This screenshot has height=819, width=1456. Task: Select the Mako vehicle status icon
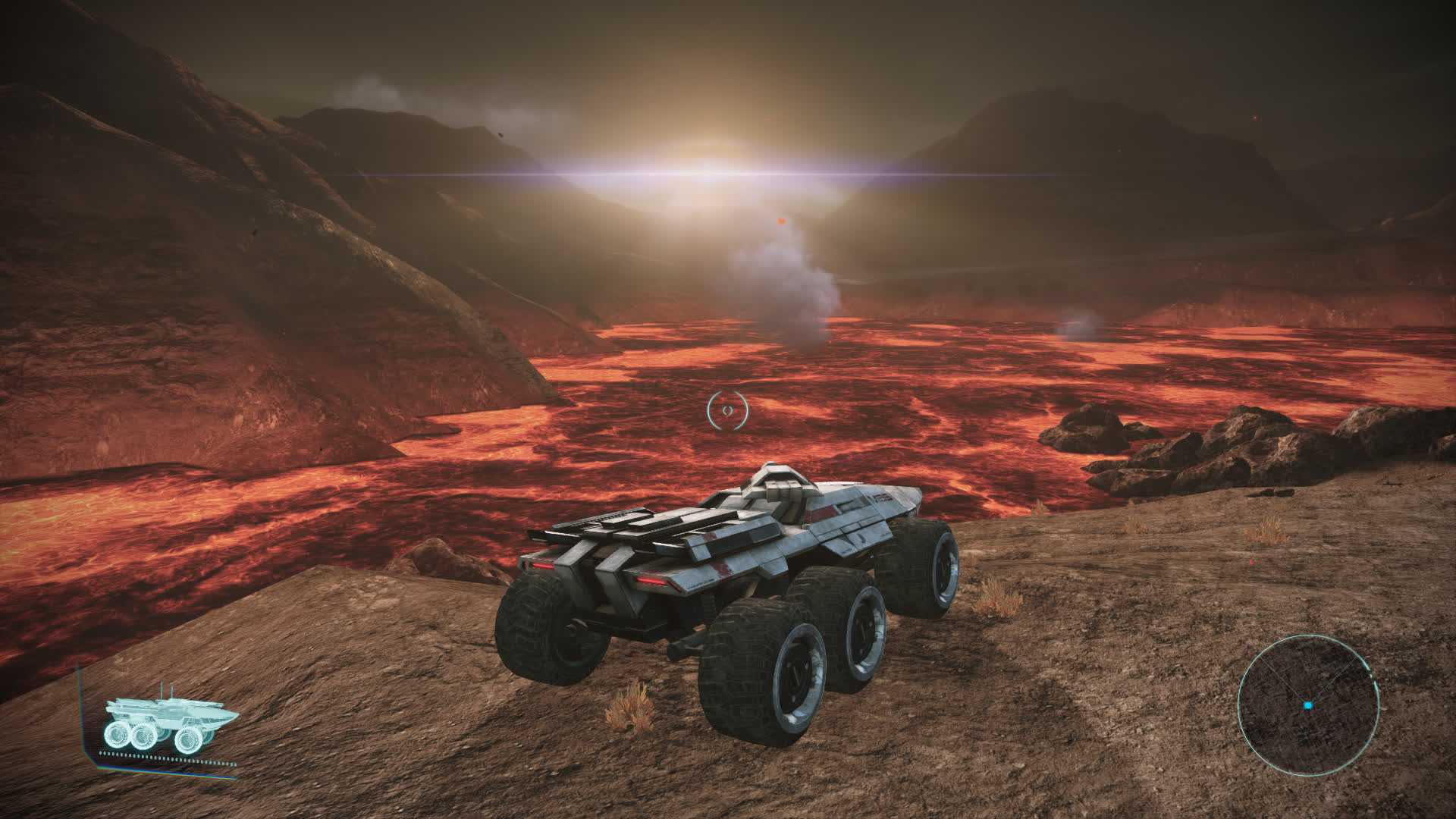[x=169, y=726]
